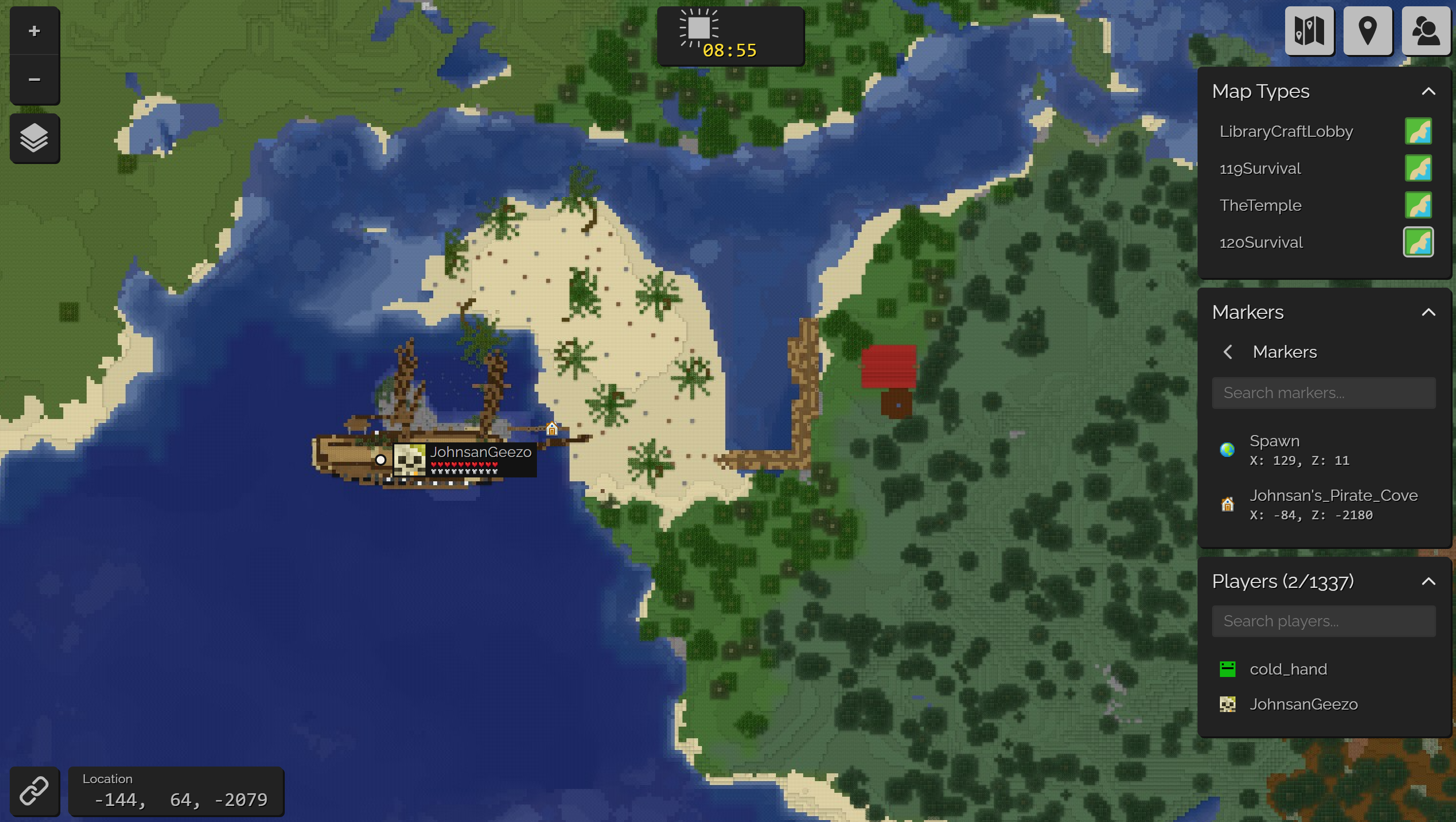Collapse the Markers section
Image resolution: width=1456 pixels, height=822 pixels.
pos(1429,312)
